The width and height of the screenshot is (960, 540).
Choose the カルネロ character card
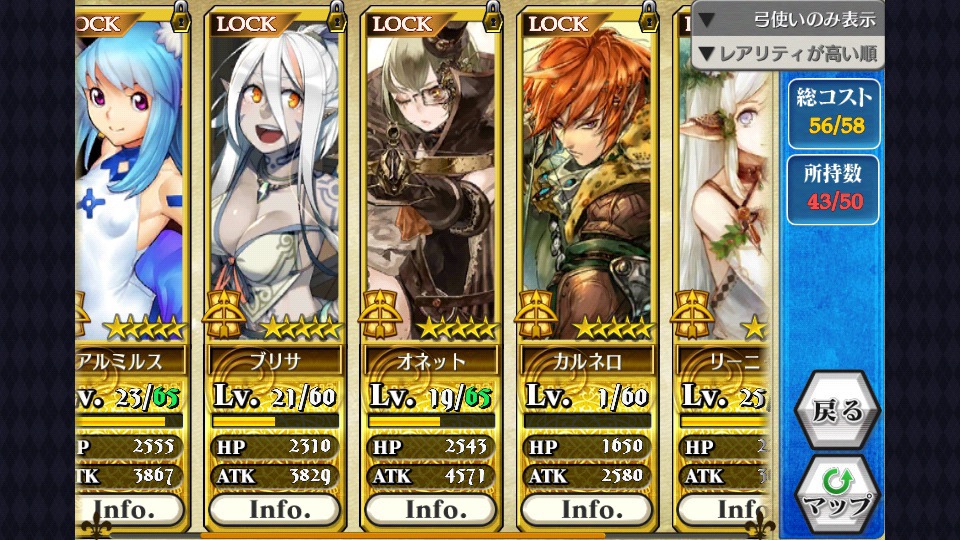587,180
